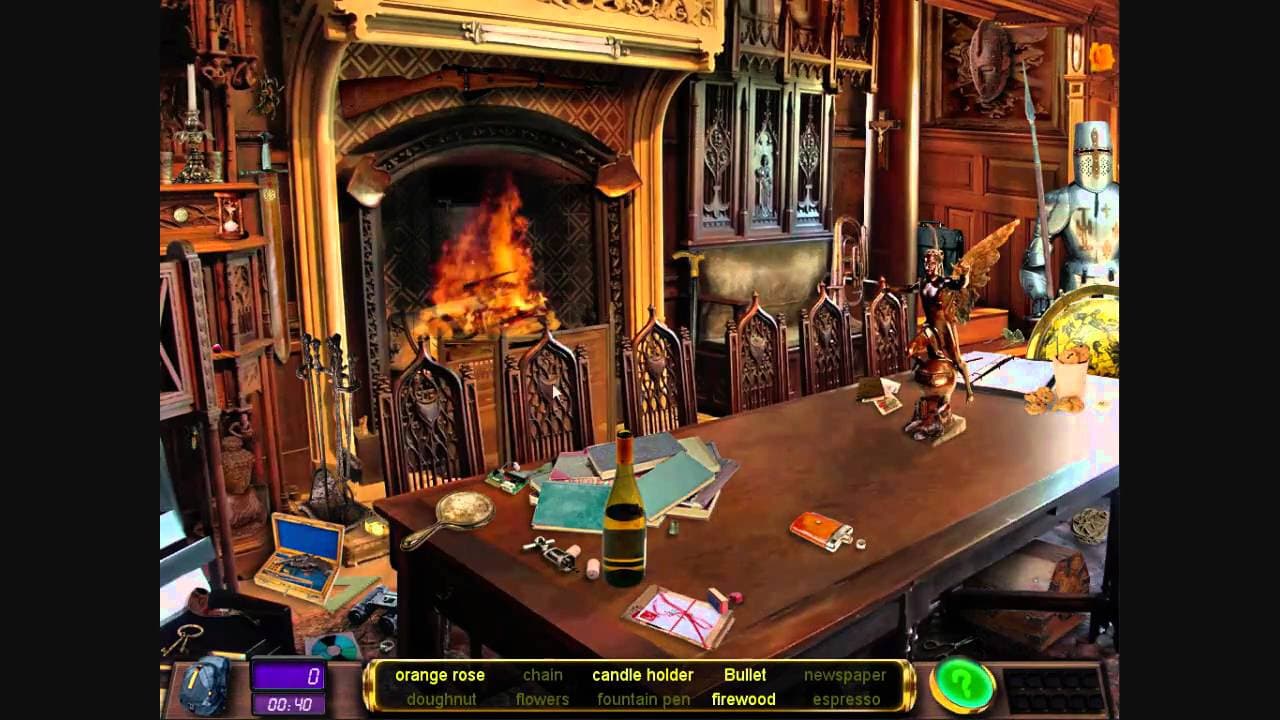Select 'chain' in the item list
The image size is (1280, 720).
543,675
